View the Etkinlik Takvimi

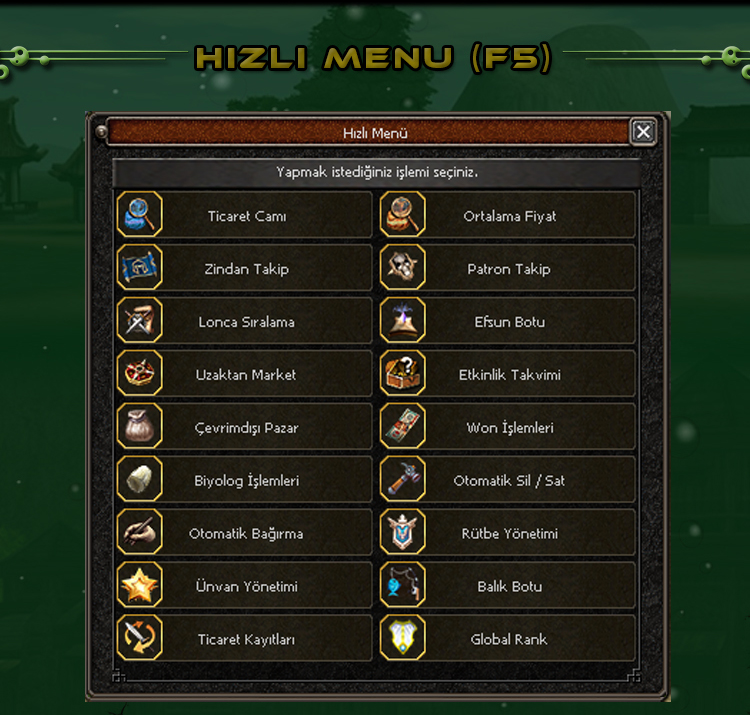(x=509, y=375)
